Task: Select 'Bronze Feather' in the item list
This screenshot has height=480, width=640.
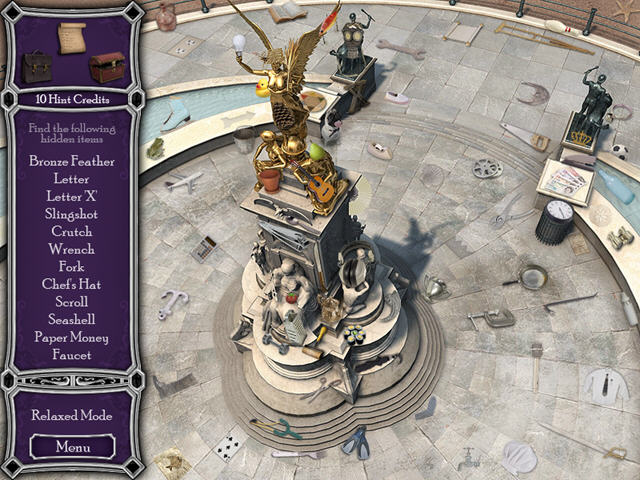Action: click(x=72, y=161)
